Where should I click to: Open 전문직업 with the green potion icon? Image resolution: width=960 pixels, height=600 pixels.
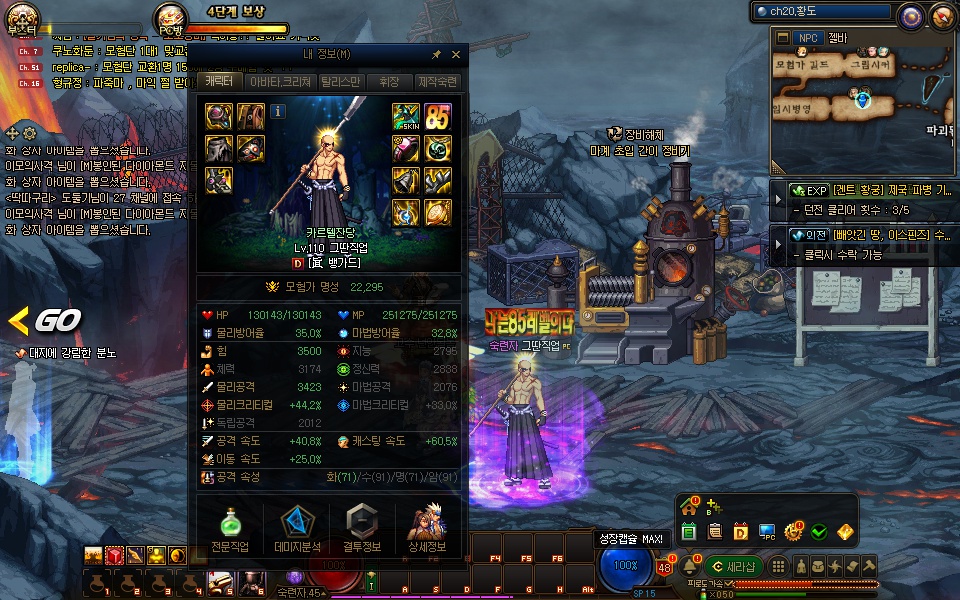(229, 529)
